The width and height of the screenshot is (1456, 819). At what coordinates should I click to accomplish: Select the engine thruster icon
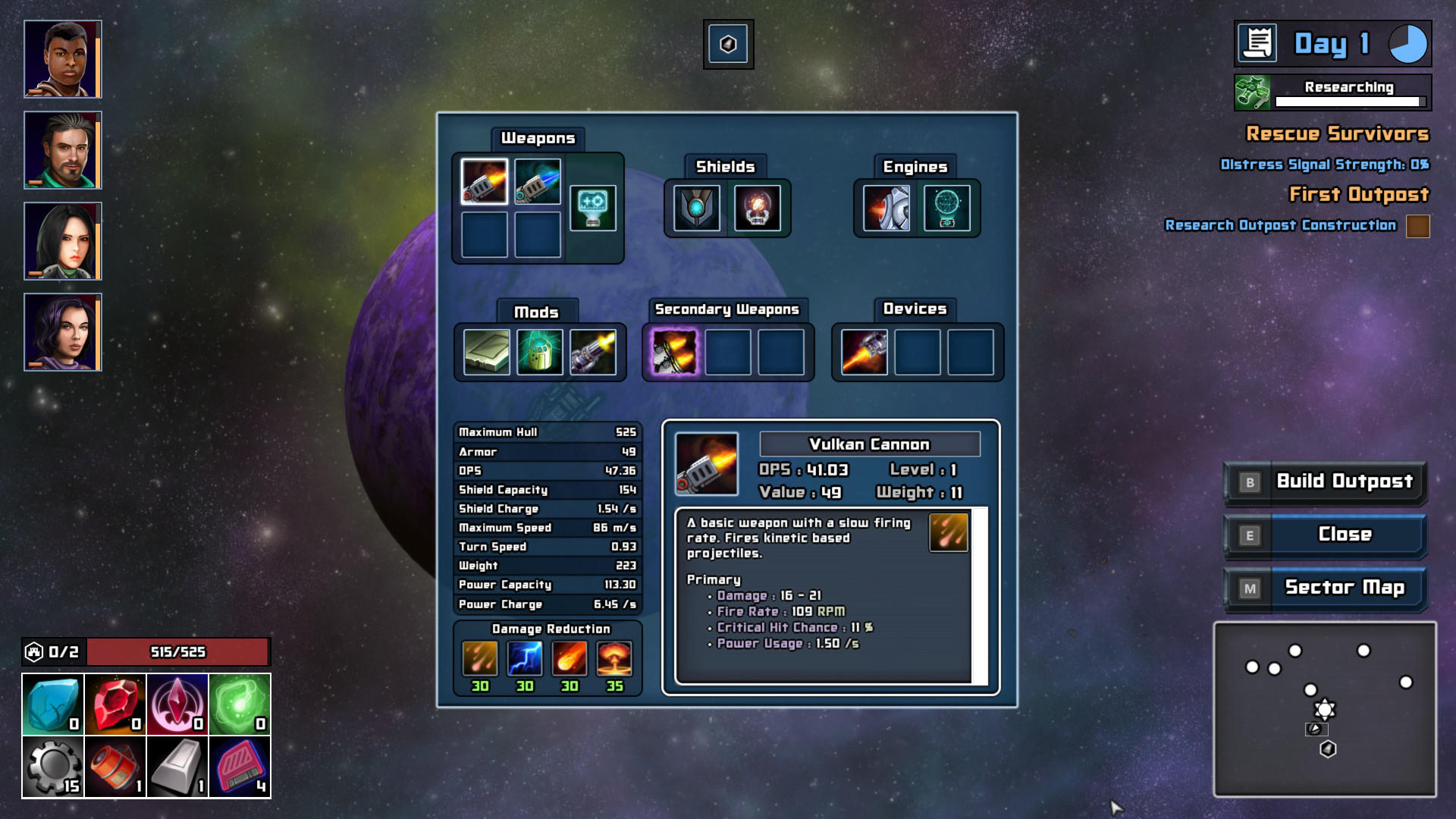(887, 209)
